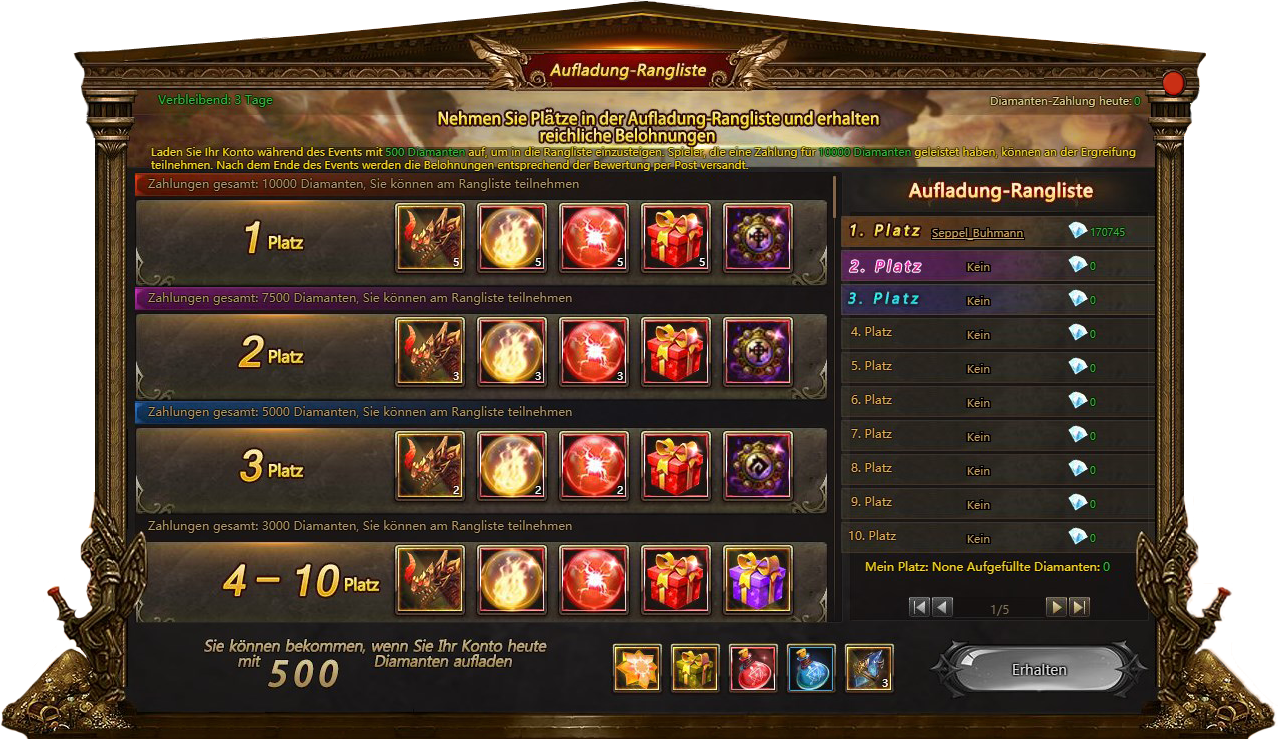Inspect the orange star flower daily reward
This screenshot has width=1278, height=739.
tap(637, 668)
